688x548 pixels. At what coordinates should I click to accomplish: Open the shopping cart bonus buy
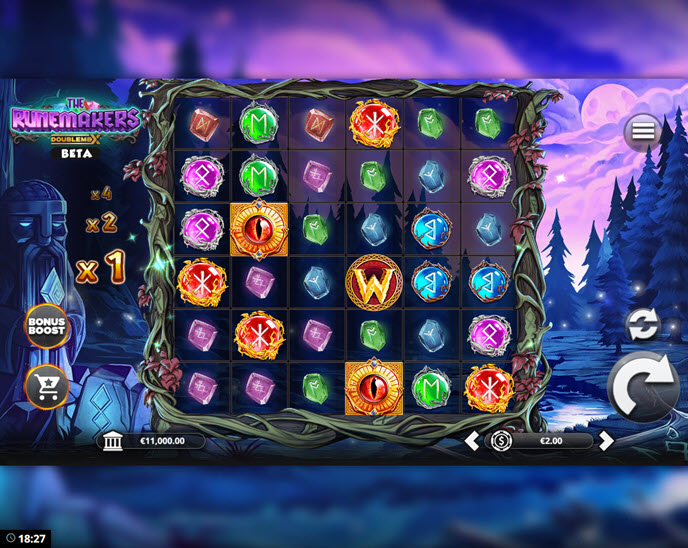click(46, 385)
